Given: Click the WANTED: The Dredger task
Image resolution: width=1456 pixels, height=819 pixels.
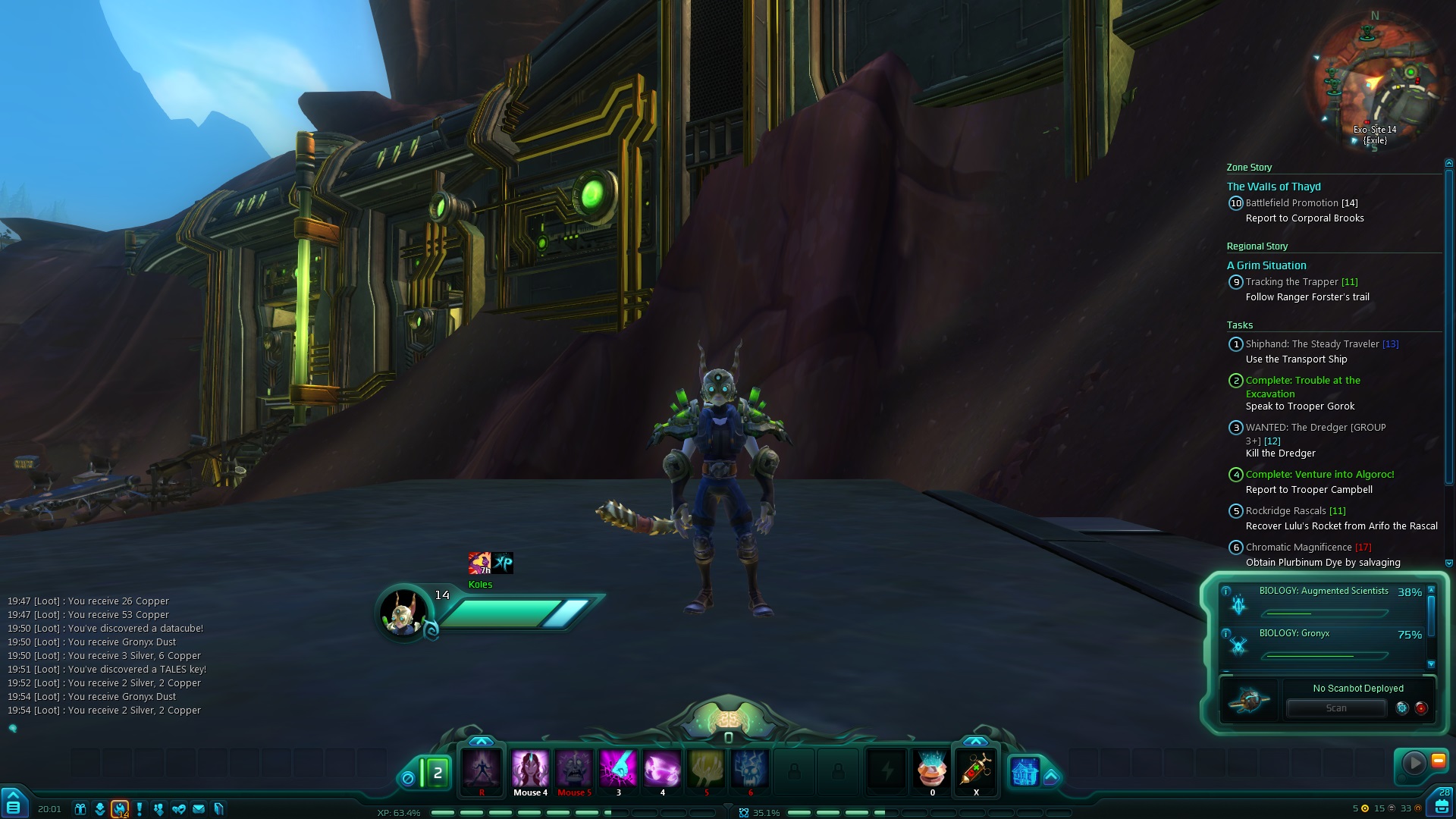Looking at the screenshot, I should [x=1315, y=428].
